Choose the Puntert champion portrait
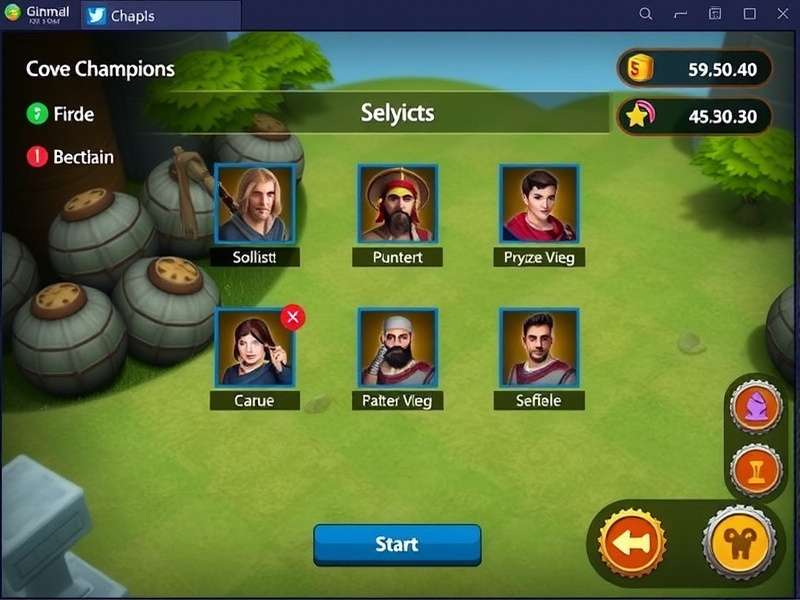Screen dimensions: 800x600 397,204
